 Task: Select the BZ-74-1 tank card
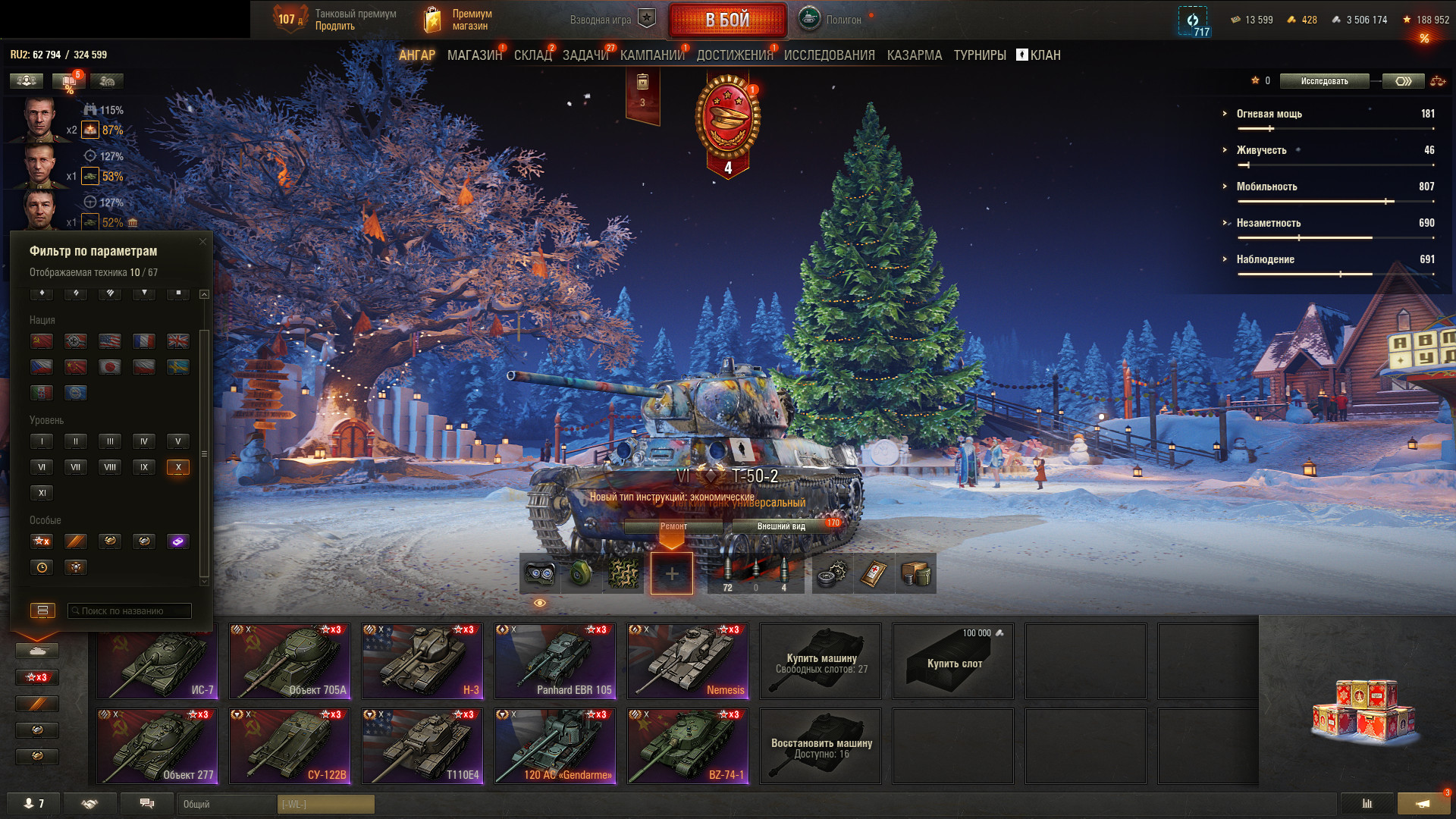coord(688,746)
